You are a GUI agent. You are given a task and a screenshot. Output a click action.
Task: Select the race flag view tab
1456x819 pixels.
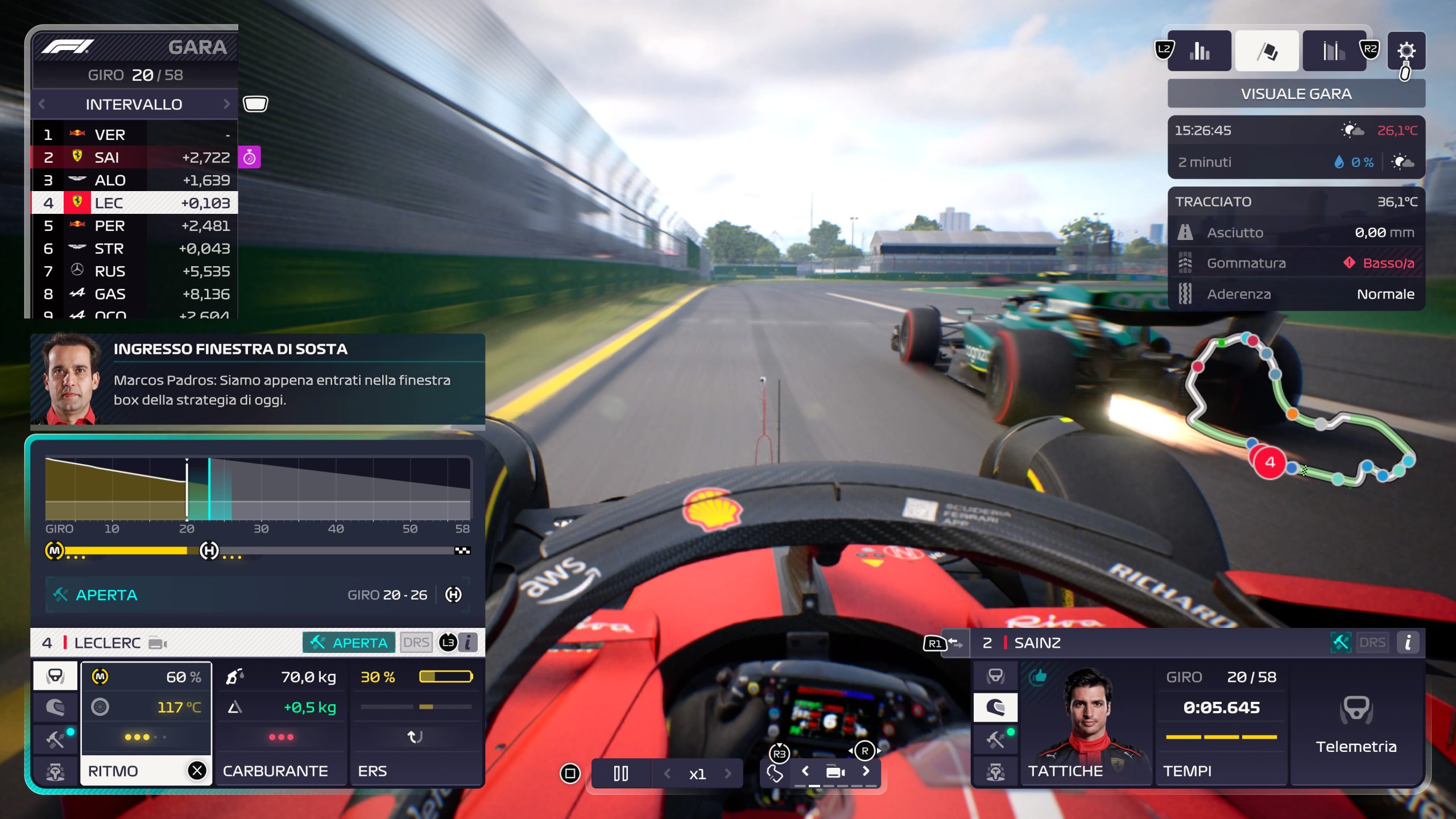(x=1267, y=51)
